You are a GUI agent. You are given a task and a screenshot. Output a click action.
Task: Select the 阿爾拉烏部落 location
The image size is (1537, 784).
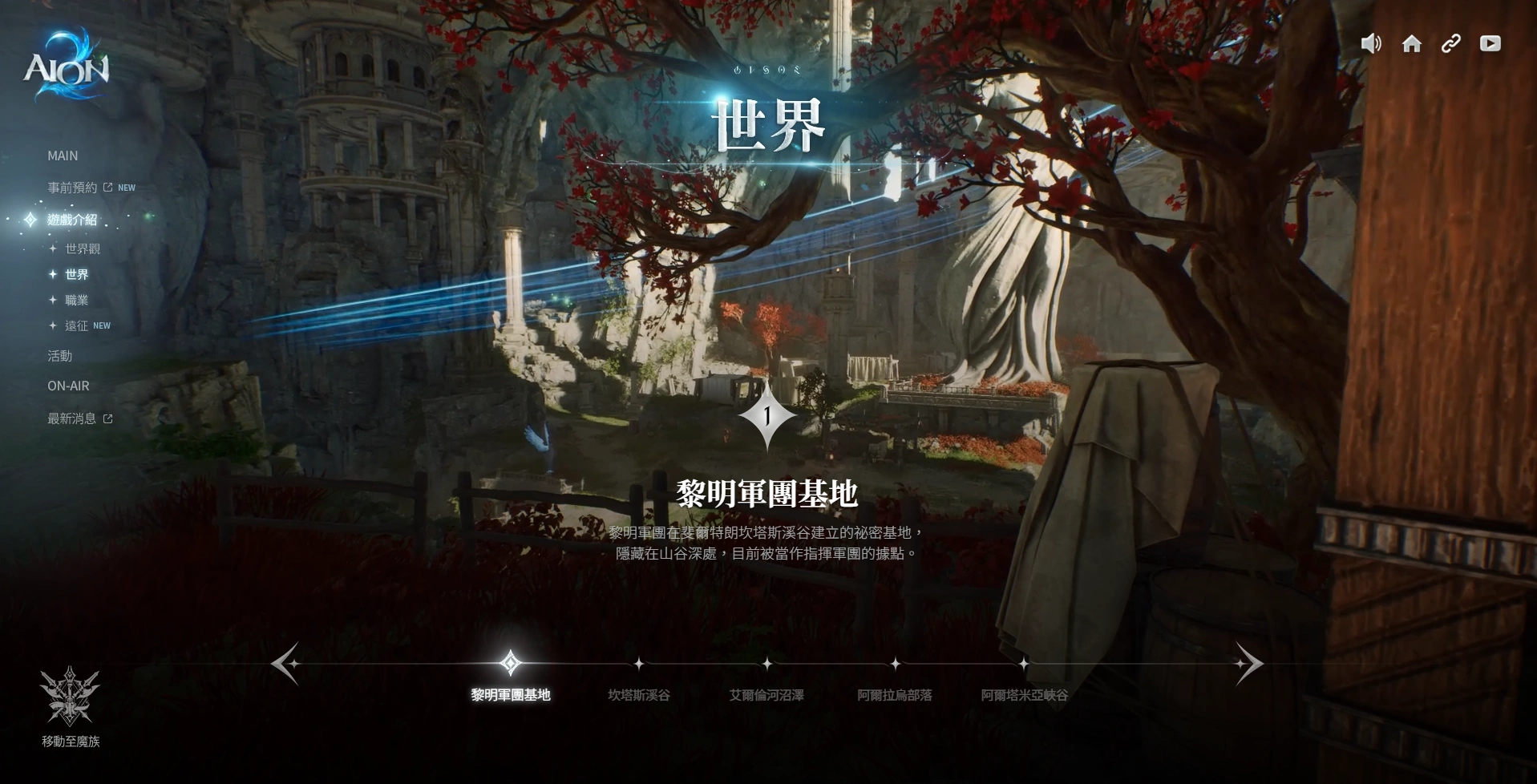tap(895, 694)
